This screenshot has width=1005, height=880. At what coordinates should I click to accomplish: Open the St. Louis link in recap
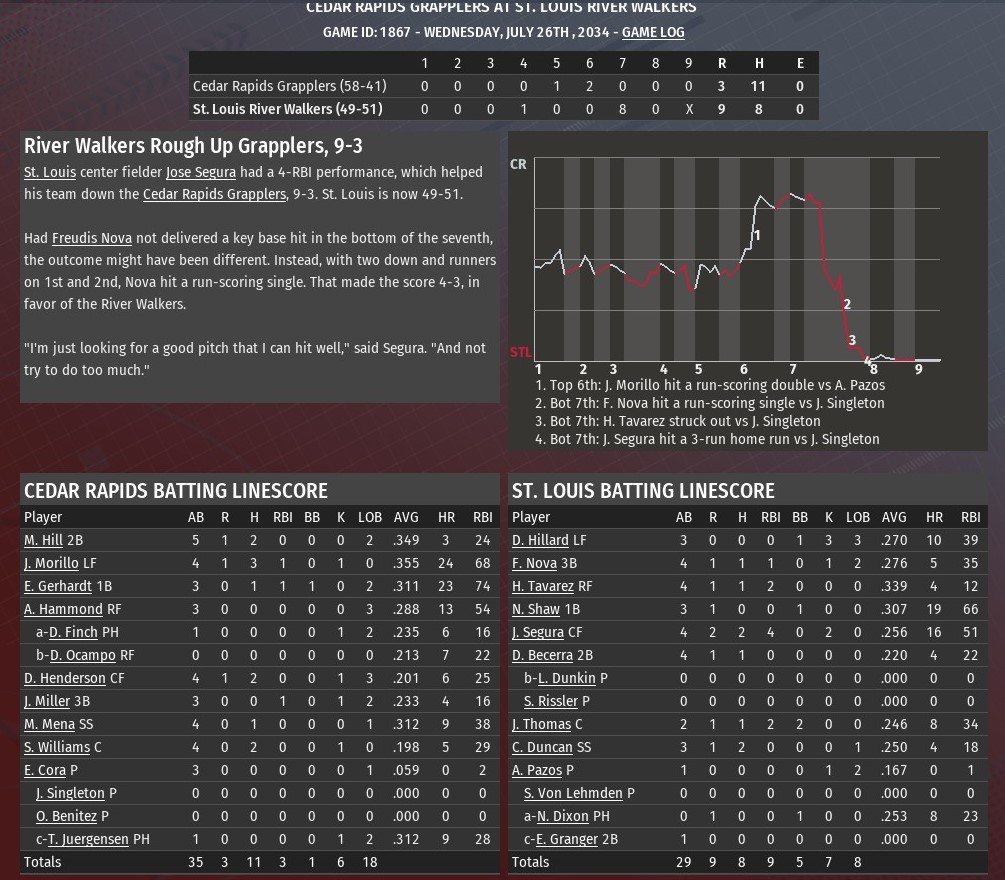click(50, 172)
